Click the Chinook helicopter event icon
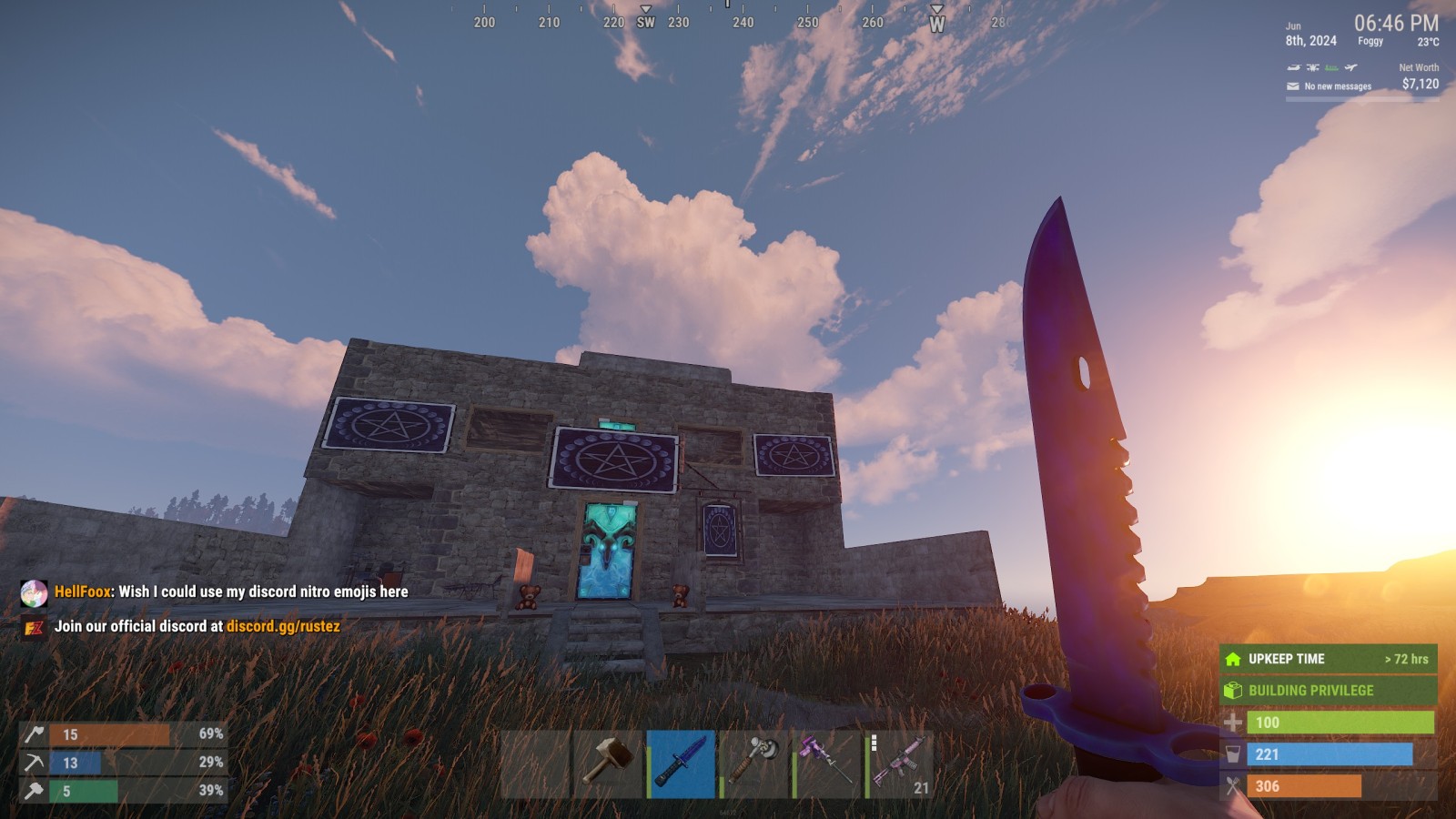 (1293, 67)
